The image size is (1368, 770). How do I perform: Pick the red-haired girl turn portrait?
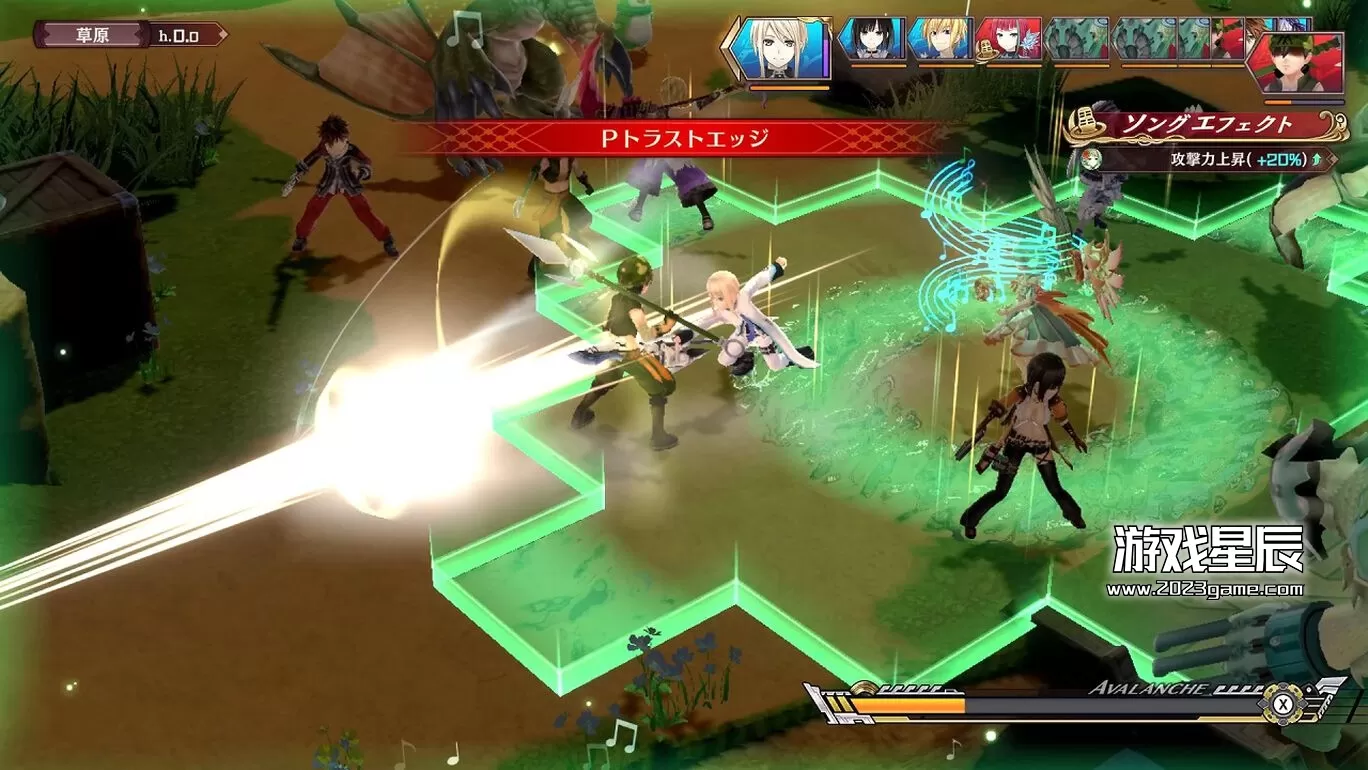click(x=1008, y=39)
